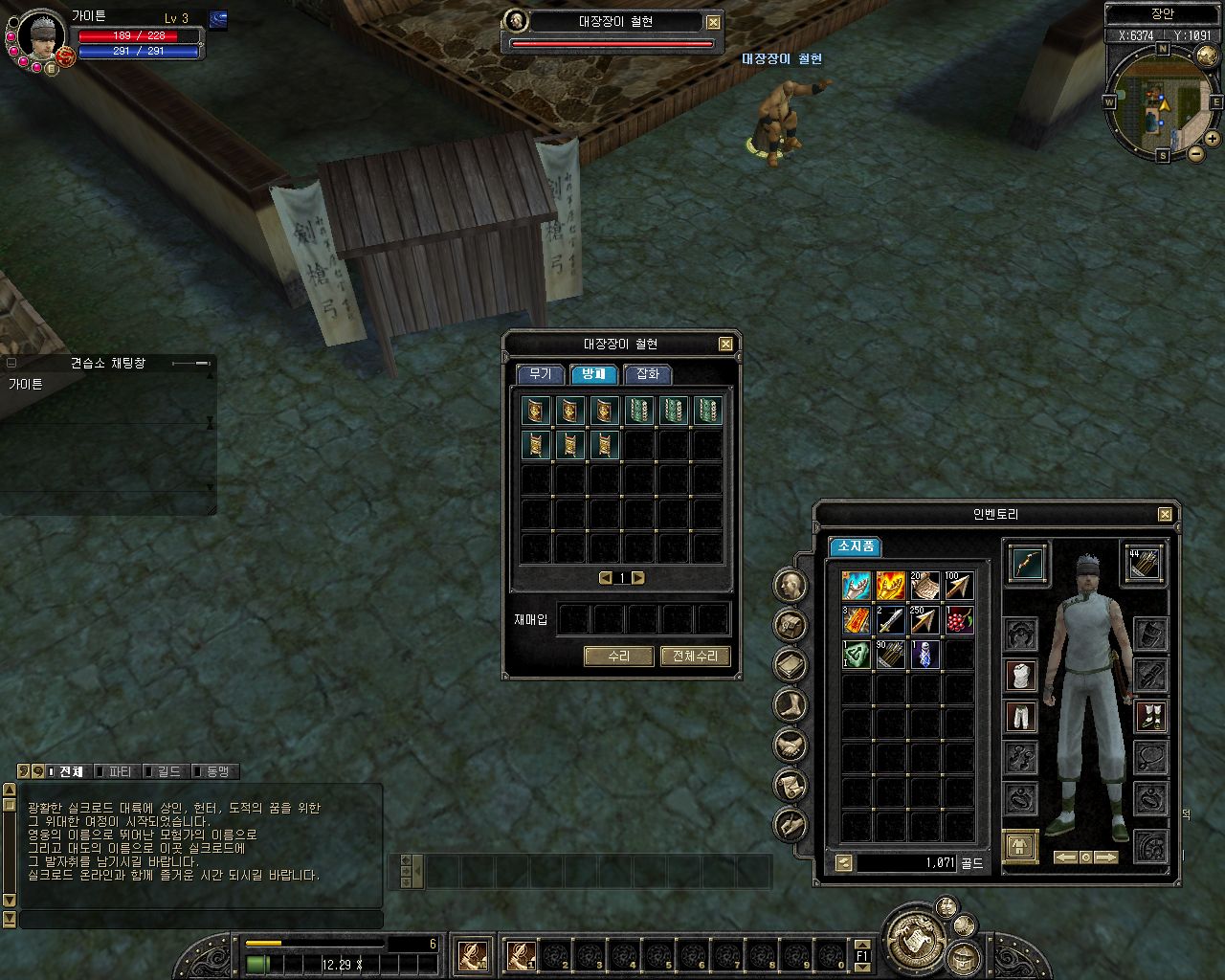Rotate character preview with the right arrow
Viewport: 1225px width, 980px height.
pyautogui.click(x=1105, y=857)
